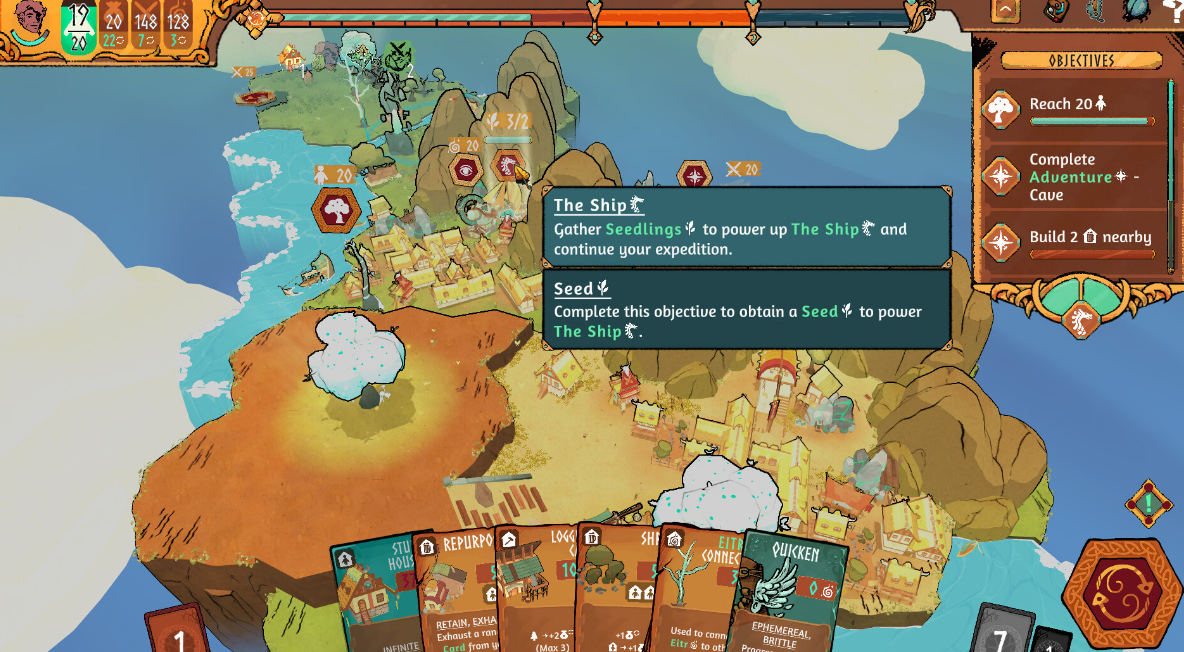Click the end turn hexagon button
The width and height of the screenshot is (1184, 652).
pyautogui.click(x=1121, y=593)
